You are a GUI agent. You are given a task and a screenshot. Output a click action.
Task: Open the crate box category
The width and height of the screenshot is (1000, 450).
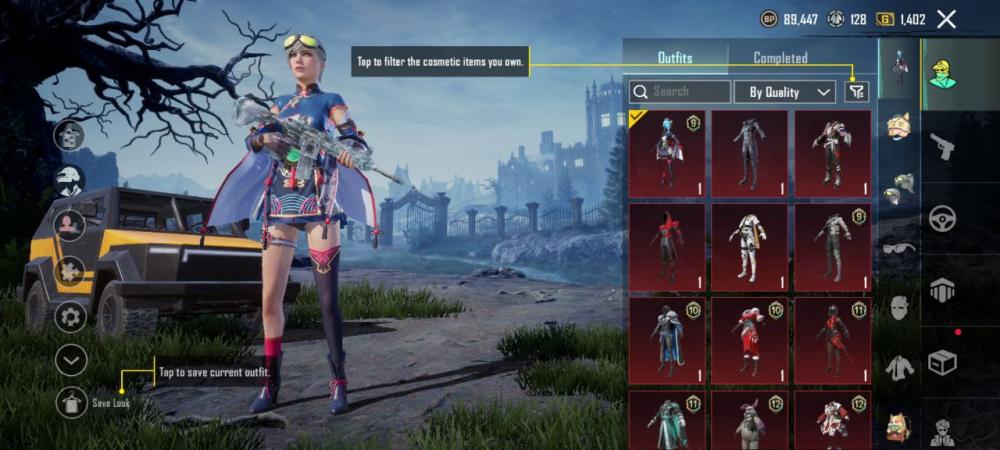point(942,362)
